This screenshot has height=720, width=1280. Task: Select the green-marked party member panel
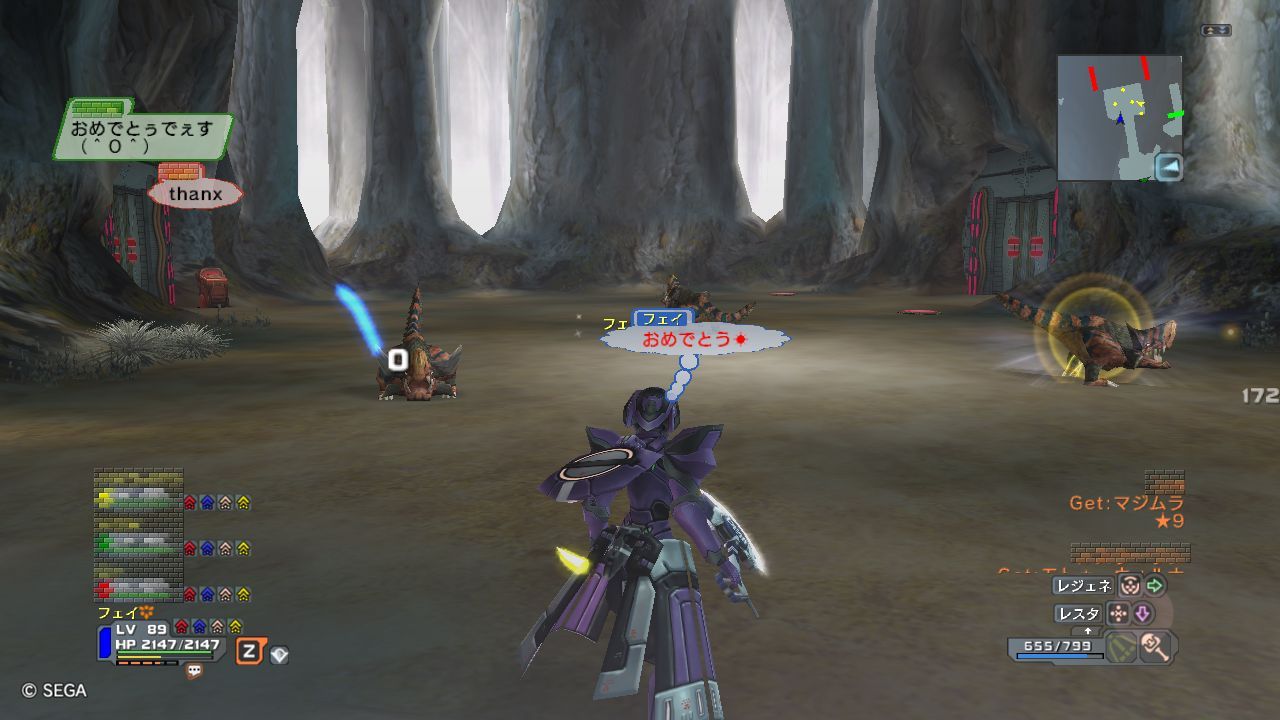coord(139,541)
